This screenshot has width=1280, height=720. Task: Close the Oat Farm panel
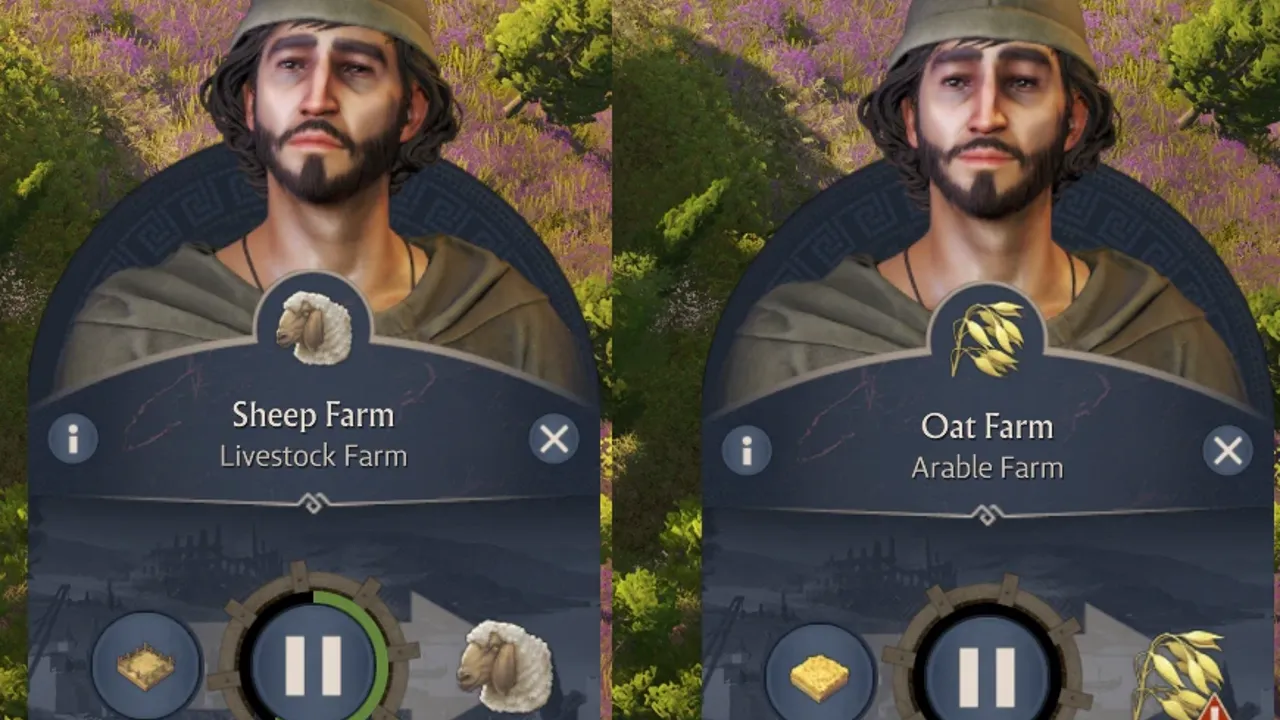[x=1227, y=451]
